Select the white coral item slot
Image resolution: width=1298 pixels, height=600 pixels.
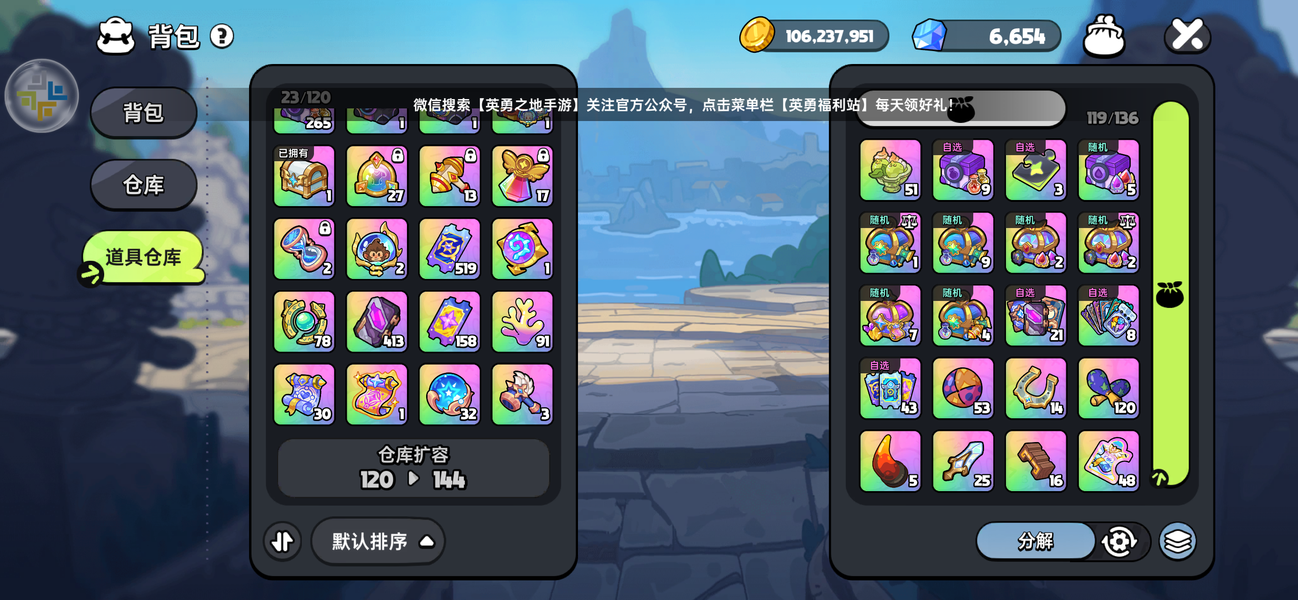click(522, 322)
